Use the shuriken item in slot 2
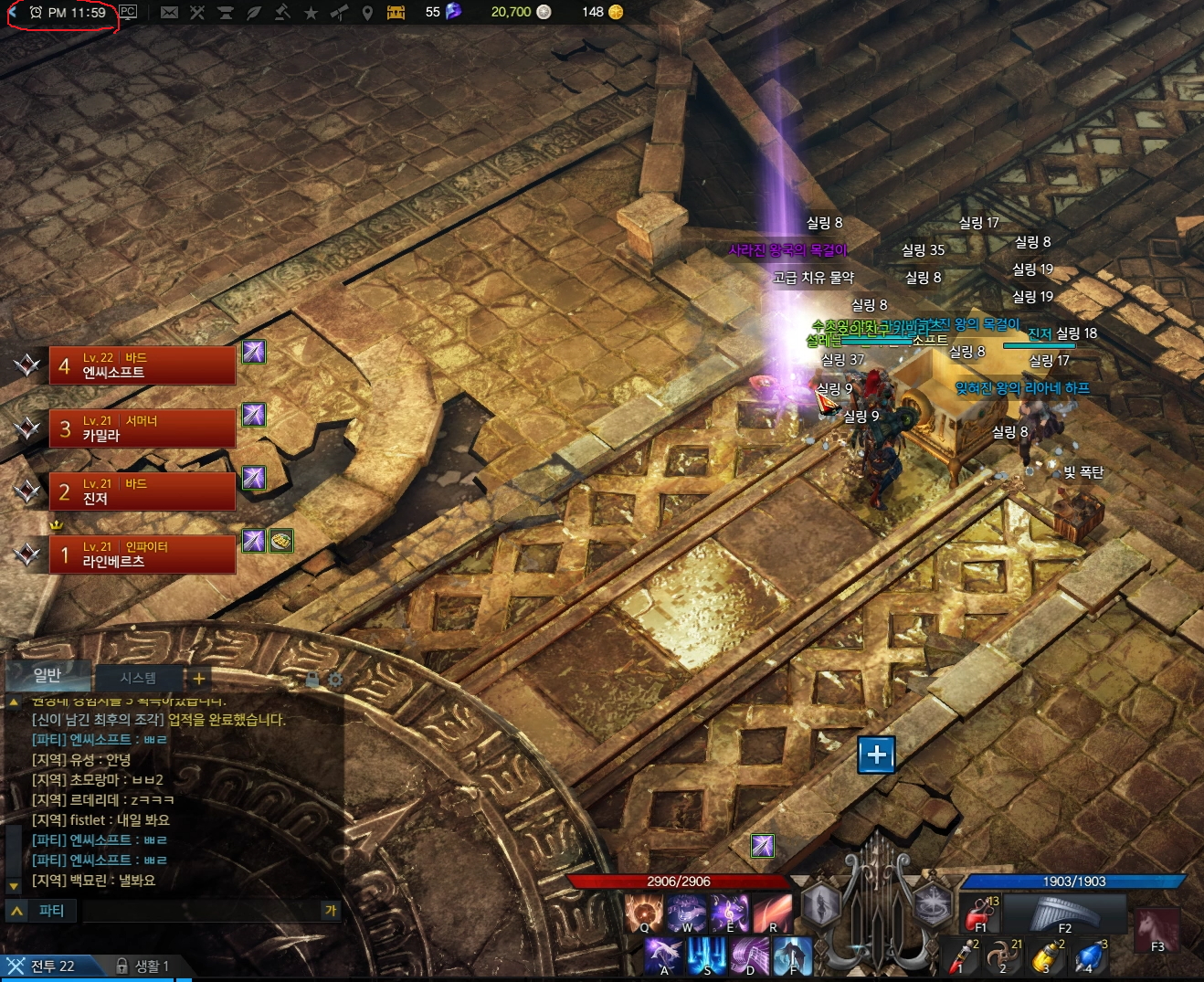This screenshot has width=1204, height=982. coord(1005,956)
